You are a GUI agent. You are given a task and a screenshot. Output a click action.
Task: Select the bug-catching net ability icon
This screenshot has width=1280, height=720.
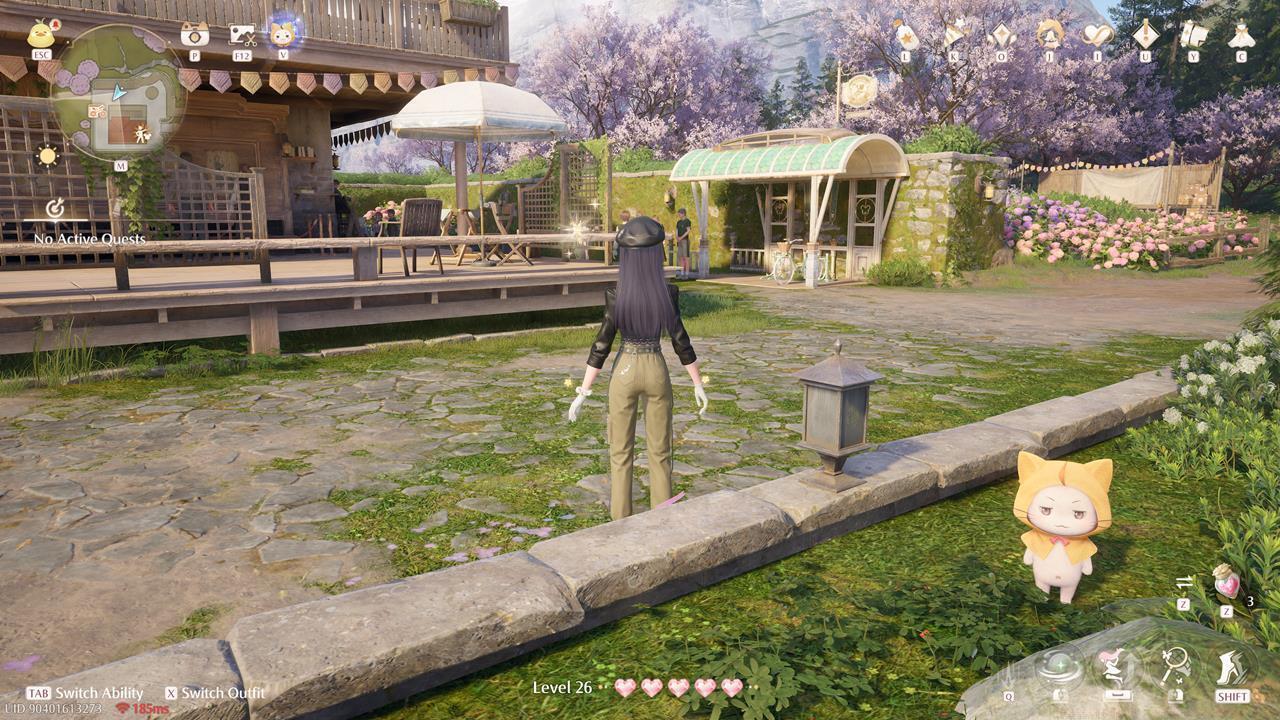tap(1177, 663)
